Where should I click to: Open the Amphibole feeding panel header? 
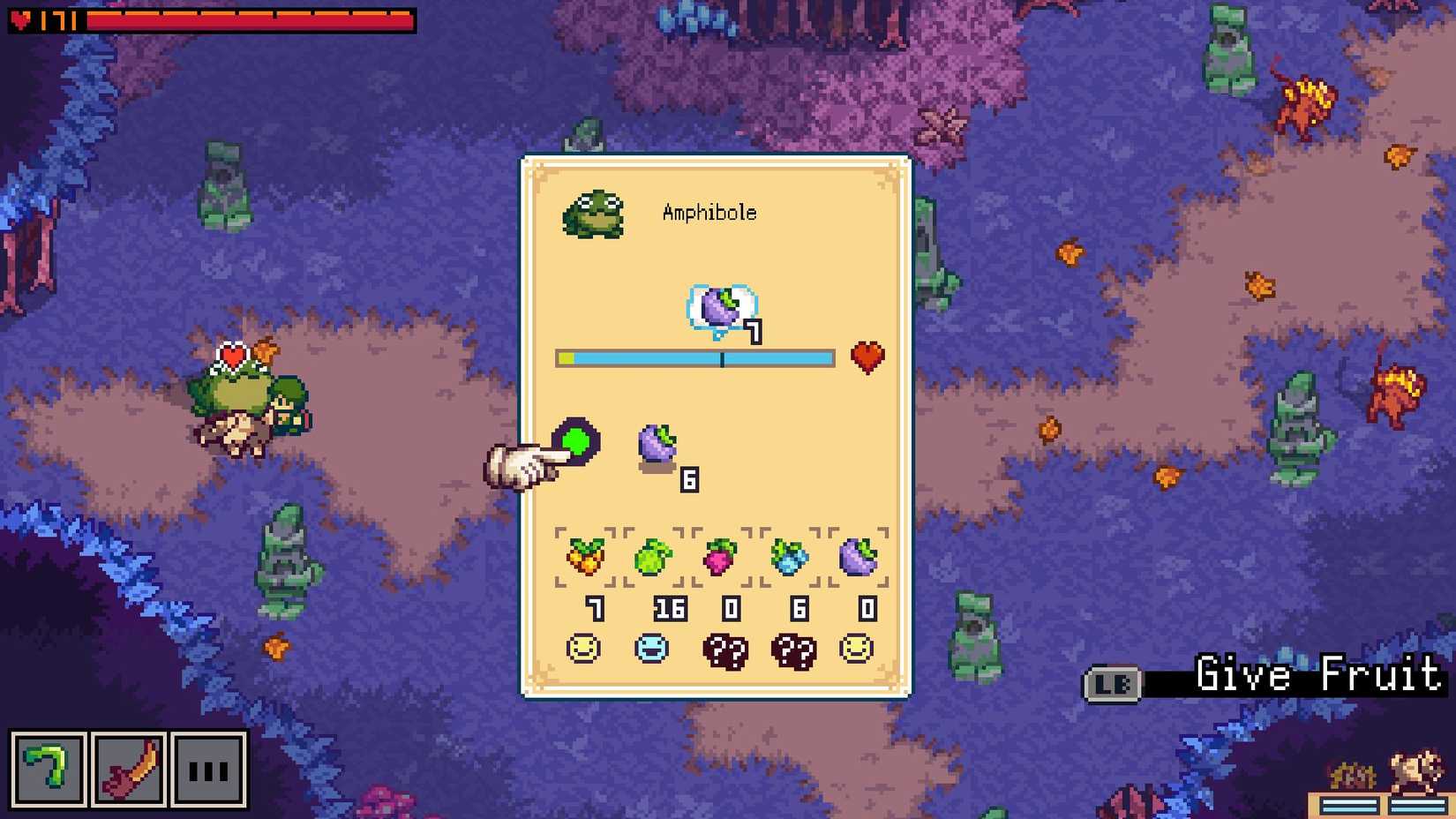click(x=710, y=212)
